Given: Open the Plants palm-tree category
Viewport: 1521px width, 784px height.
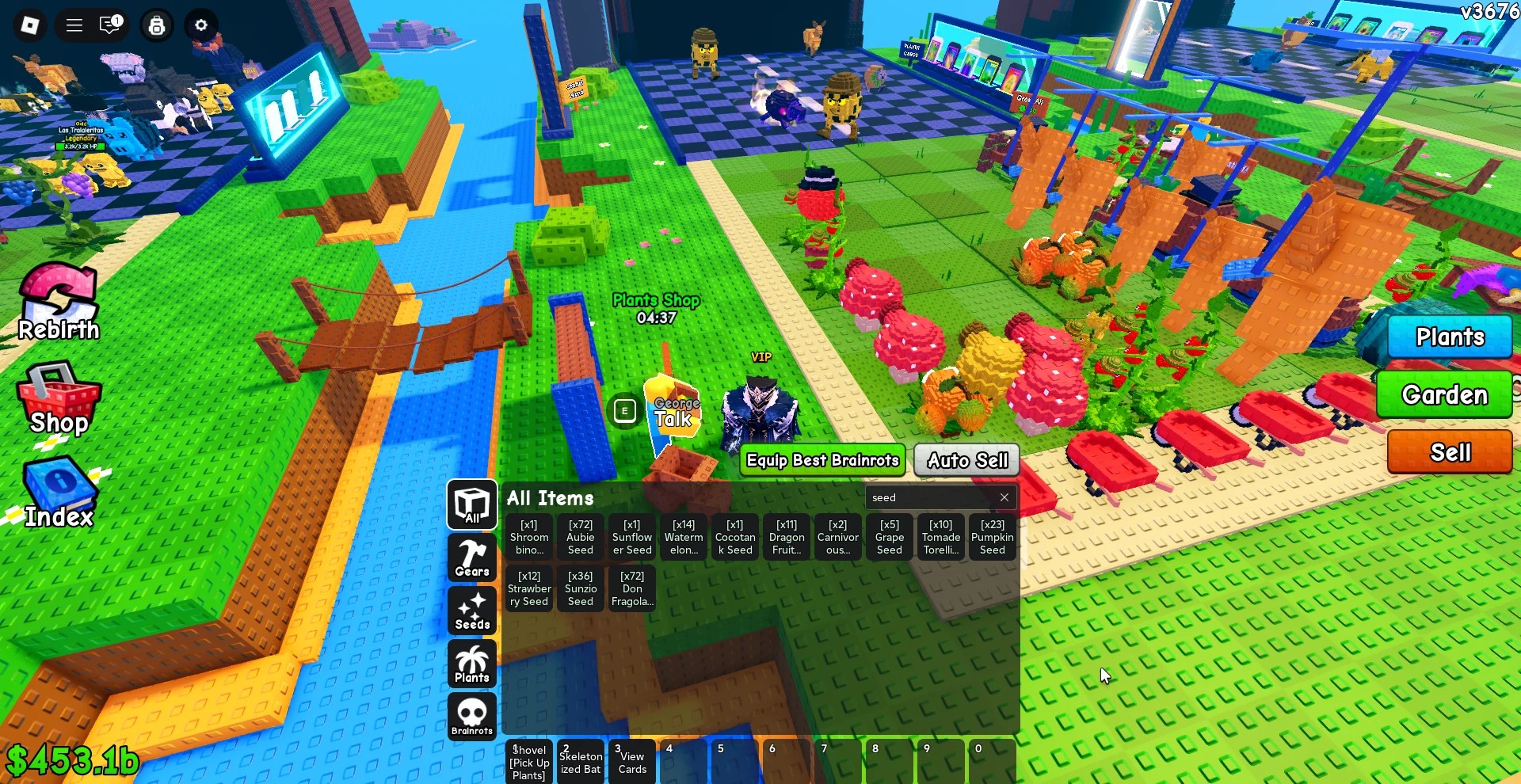Looking at the screenshot, I should click(x=471, y=664).
